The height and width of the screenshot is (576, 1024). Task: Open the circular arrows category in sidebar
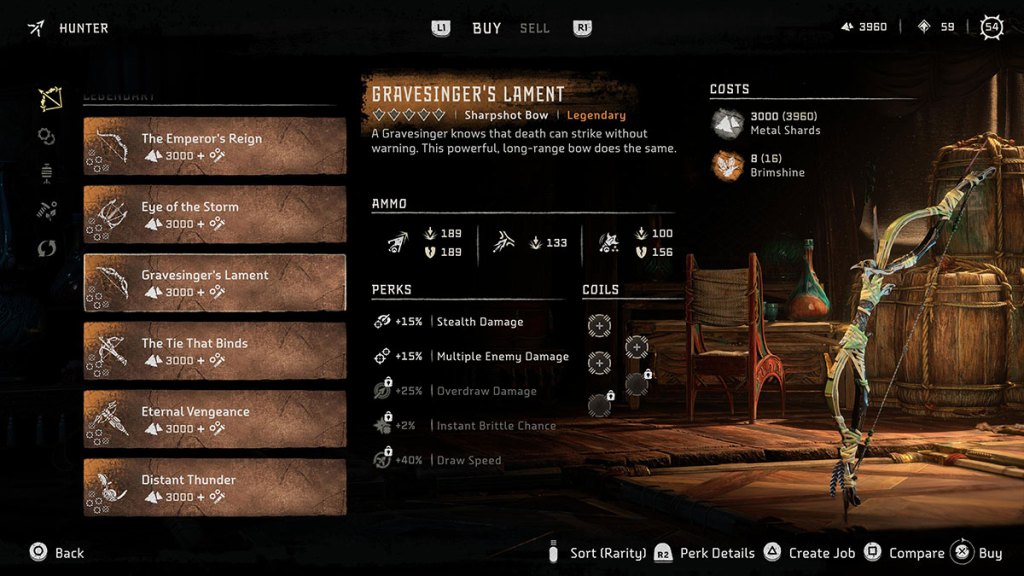47,248
